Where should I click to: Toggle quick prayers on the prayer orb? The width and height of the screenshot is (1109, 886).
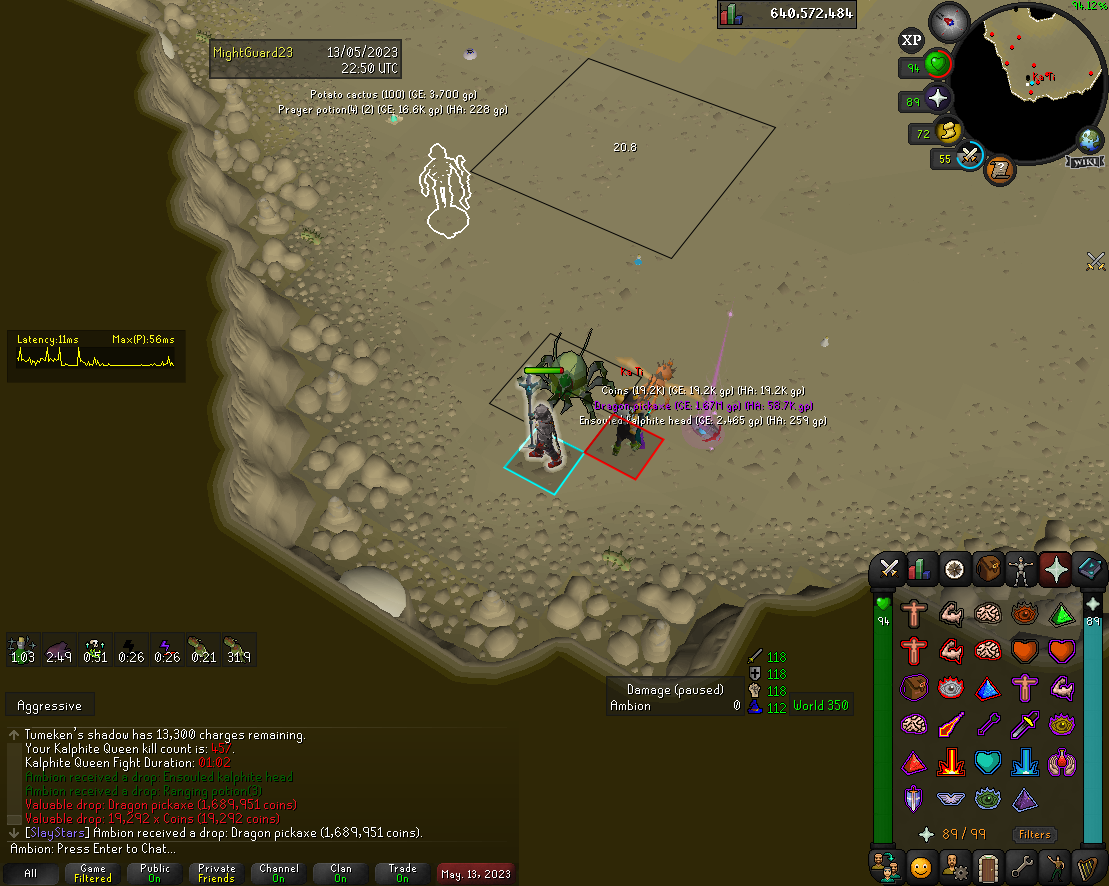pyautogui.click(x=937, y=100)
